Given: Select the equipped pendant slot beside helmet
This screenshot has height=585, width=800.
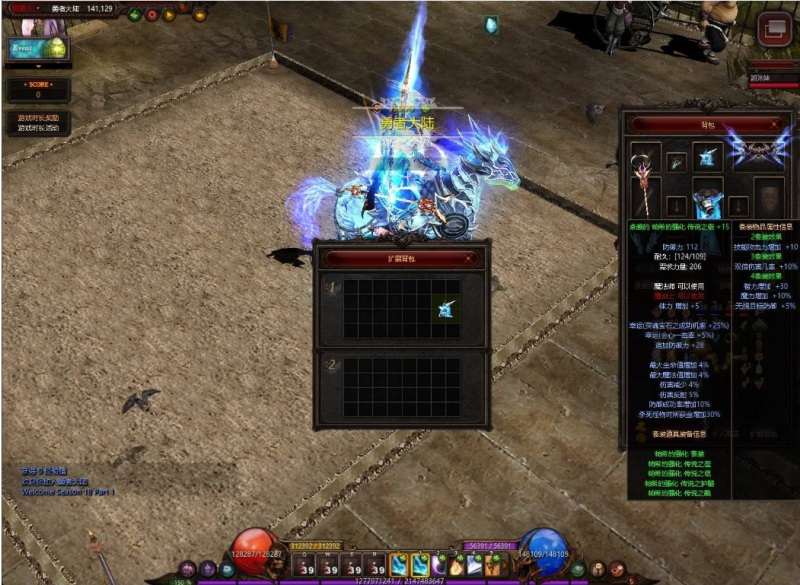Looking at the screenshot, I should pyautogui.click(x=677, y=160).
